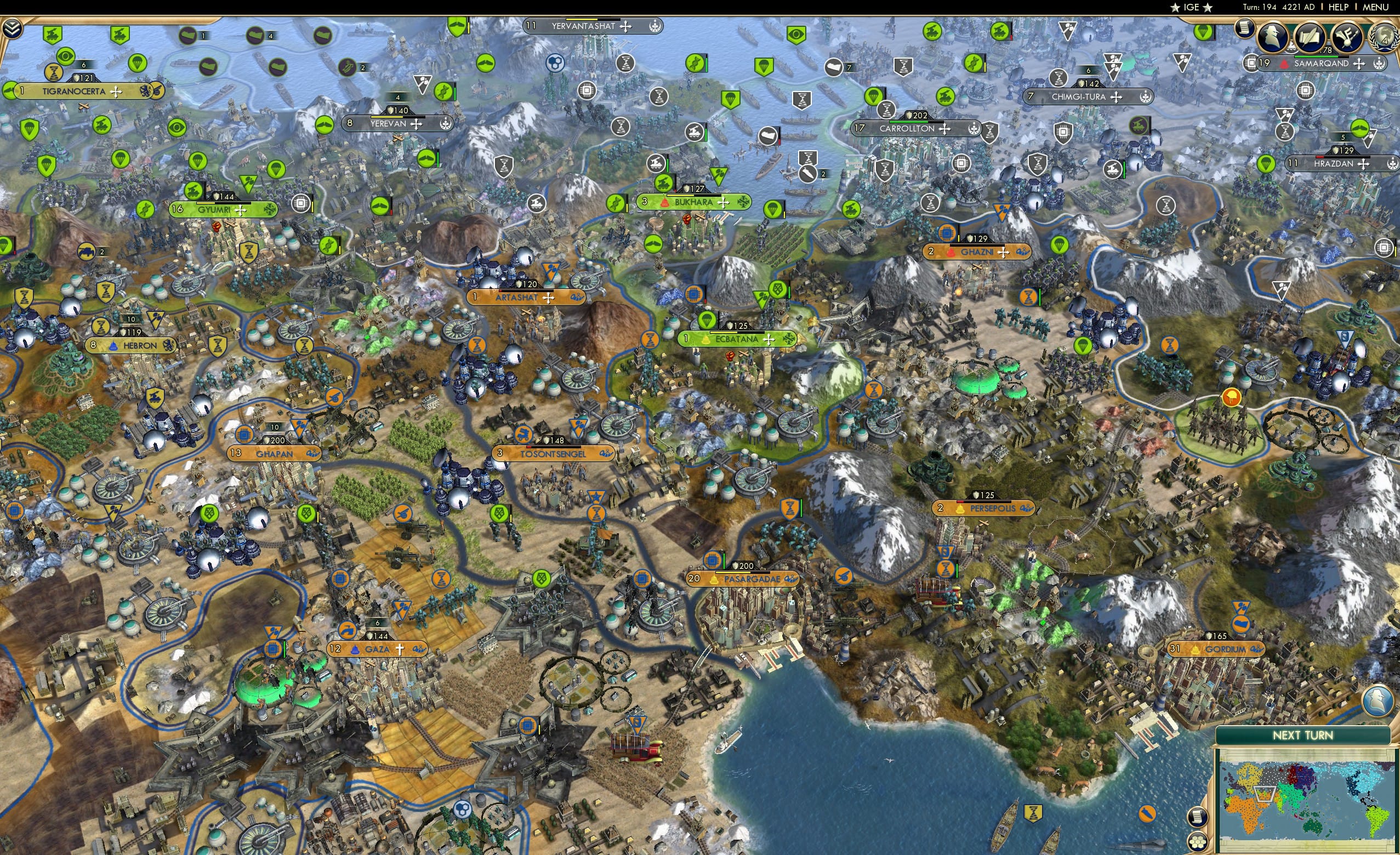Open the Diplomacy globe icon showing 4

(1384, 38)
